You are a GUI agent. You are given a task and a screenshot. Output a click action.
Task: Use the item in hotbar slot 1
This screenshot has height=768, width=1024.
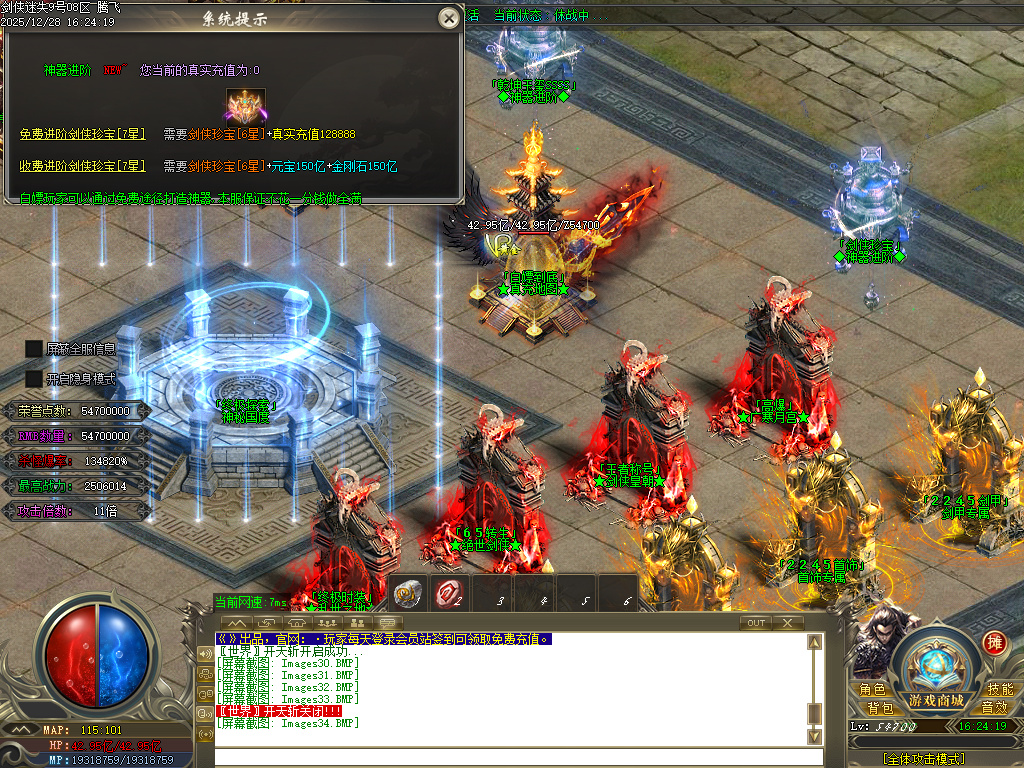click(x=408, y=592)
